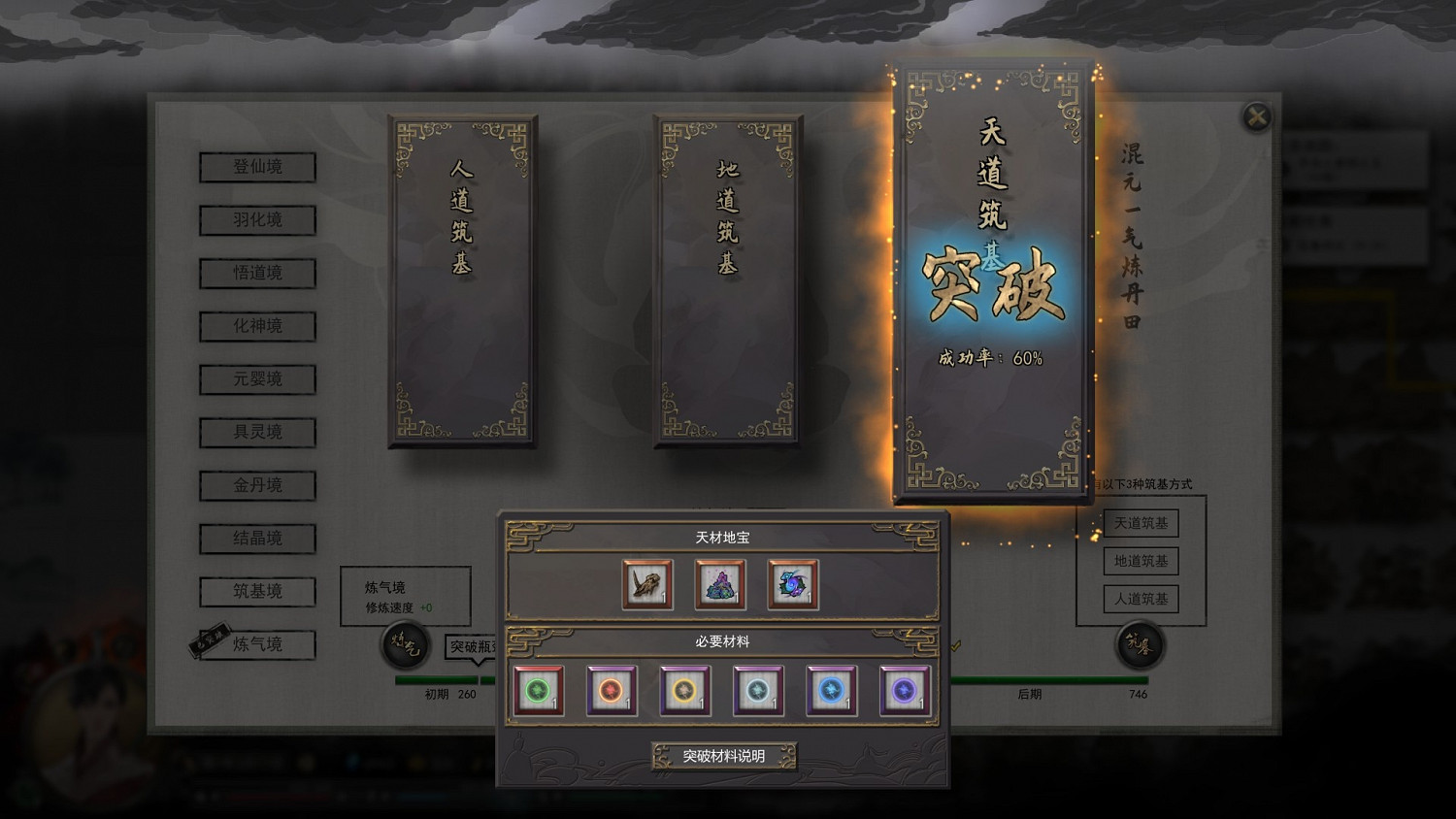The height and width of the screenshot is (819, 1456).
Task: Open the 炼气 circular seal node
Action: point(405,644)
